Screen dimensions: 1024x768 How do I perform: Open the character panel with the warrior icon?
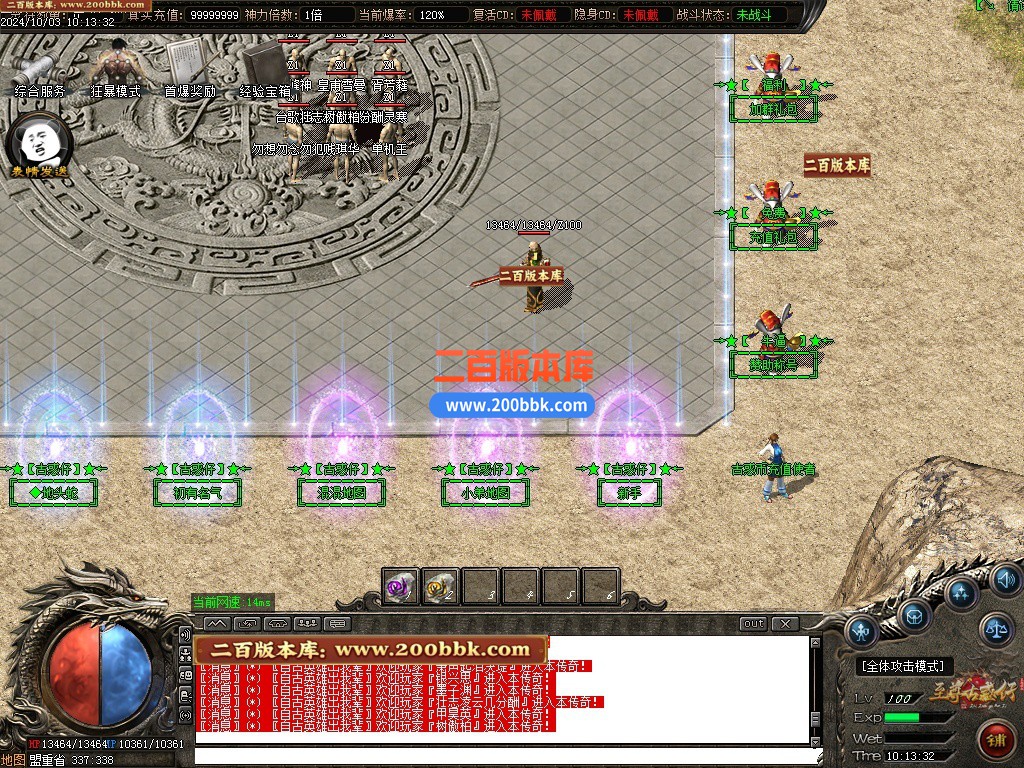pyautogui.click(x=861, y=631)
